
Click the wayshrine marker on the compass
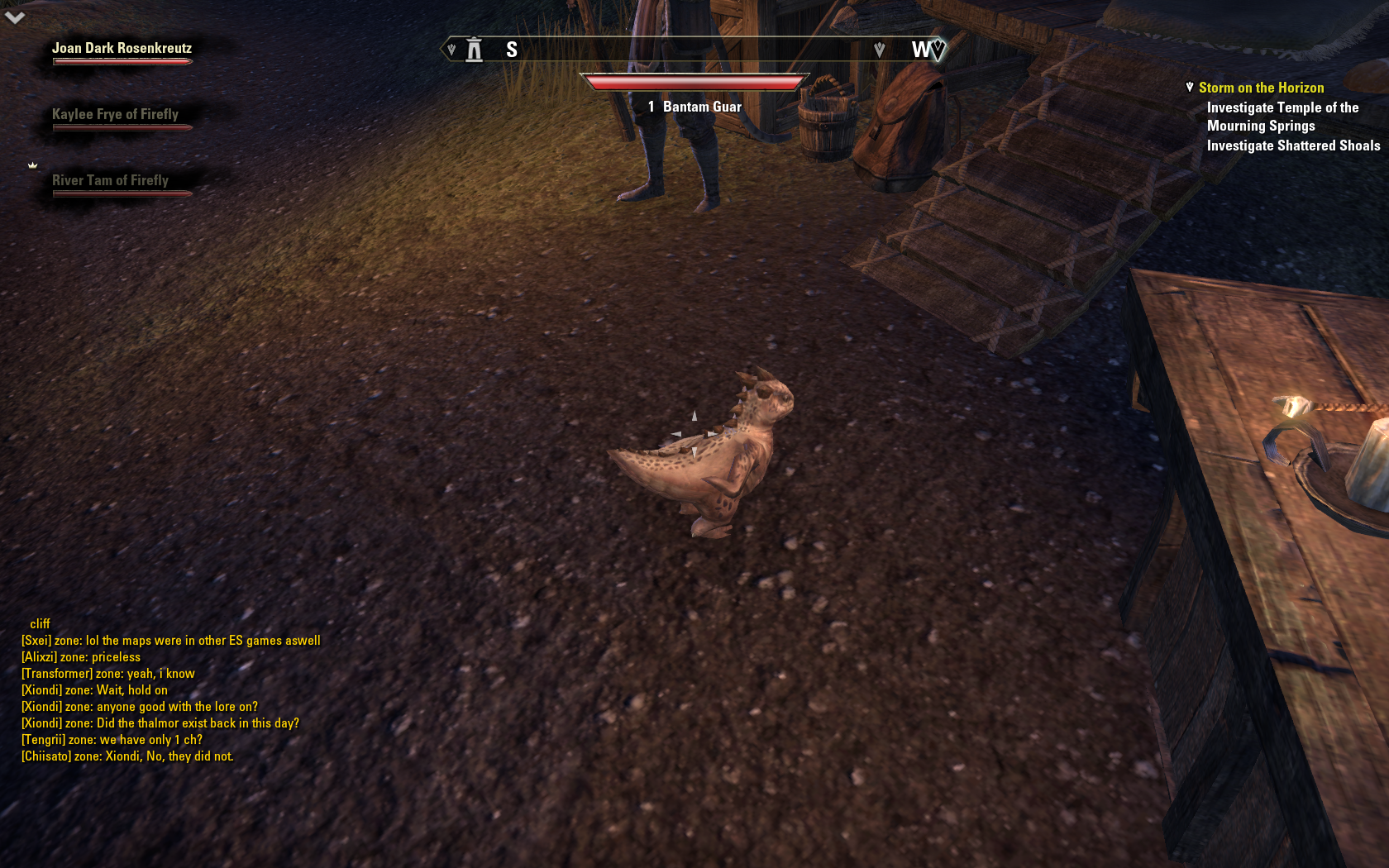(x=474, y=50)
